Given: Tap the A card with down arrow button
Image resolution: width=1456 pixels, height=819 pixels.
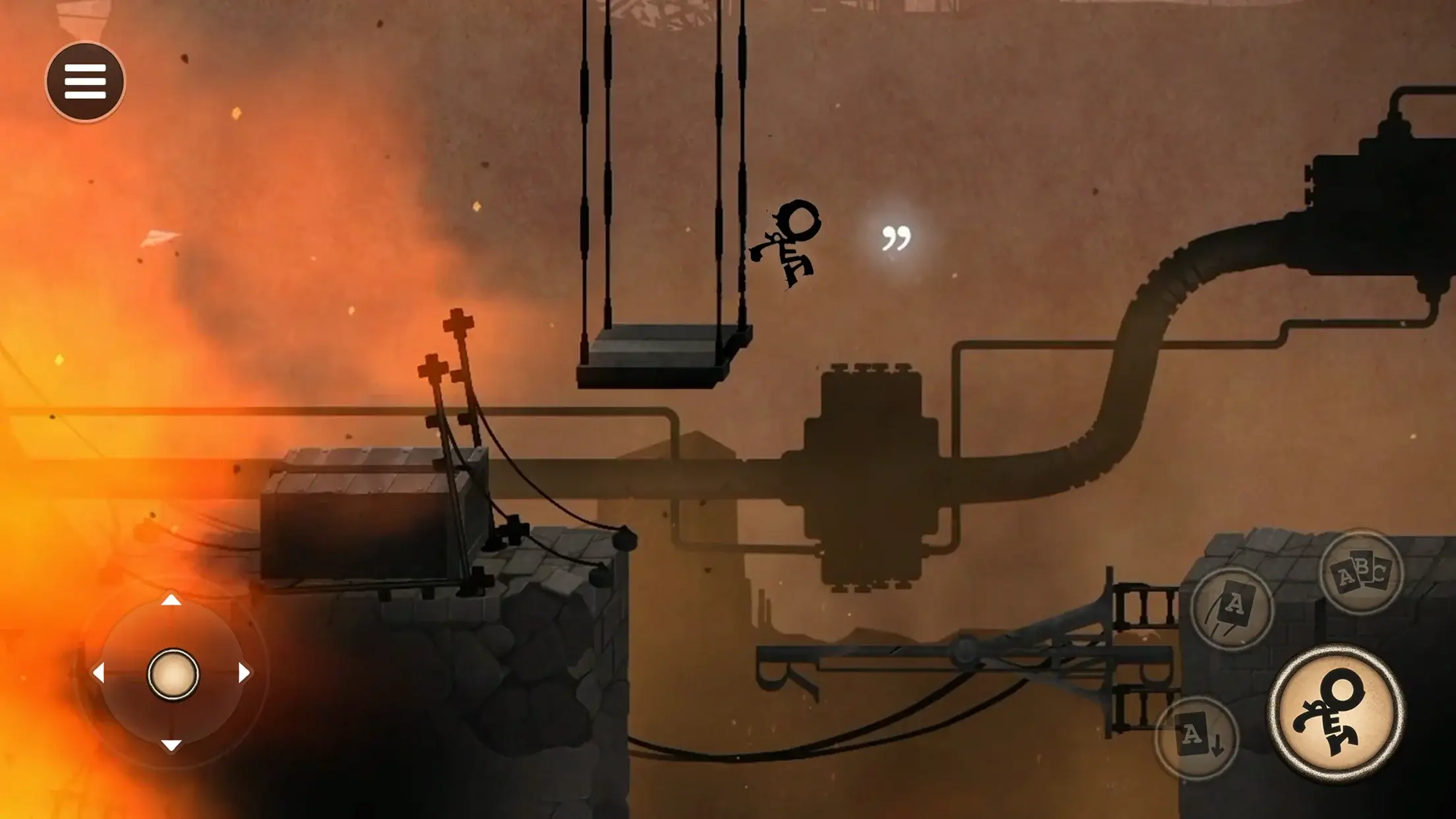Looking at the screenshot, I should point(1197,737).
